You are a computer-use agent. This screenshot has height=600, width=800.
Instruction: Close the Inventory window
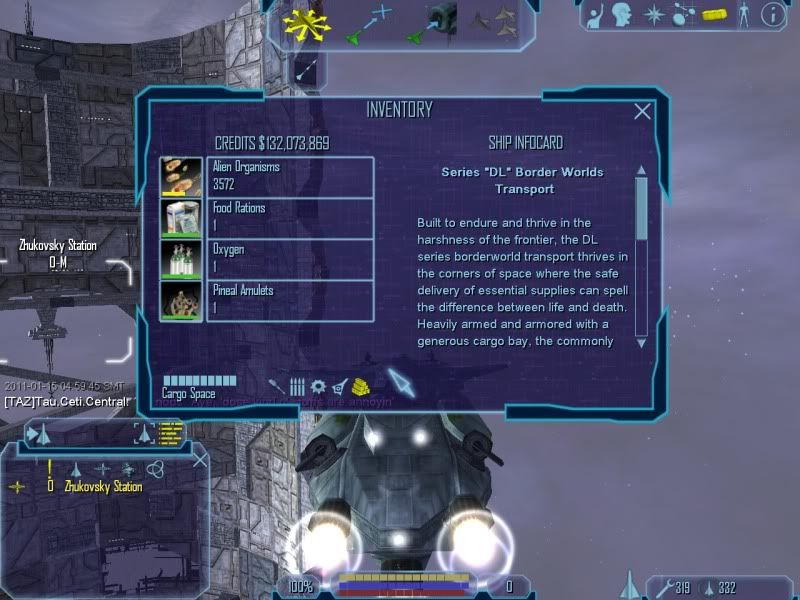coord(643,112)
